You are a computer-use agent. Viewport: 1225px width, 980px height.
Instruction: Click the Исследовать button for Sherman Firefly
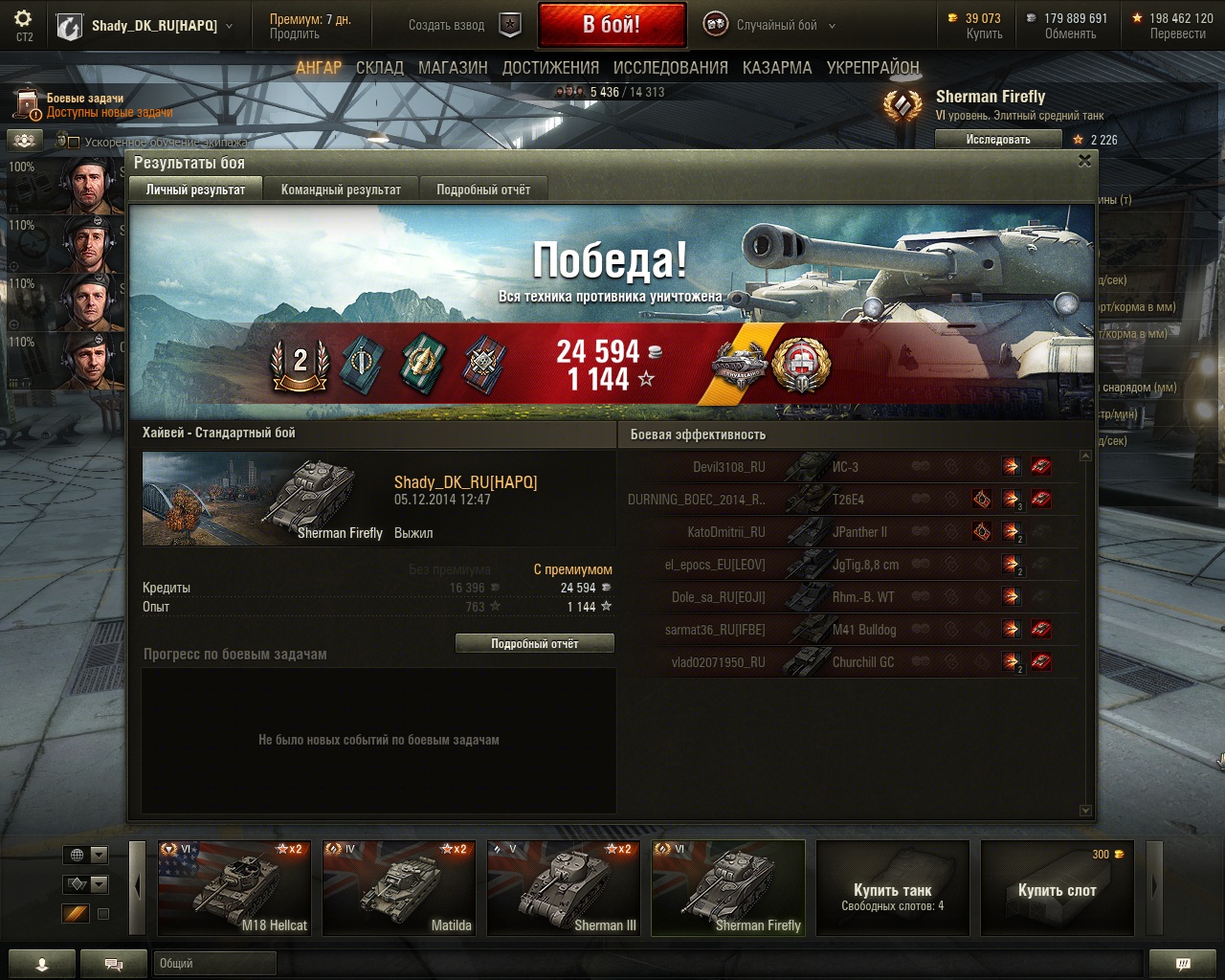point(997,140)
